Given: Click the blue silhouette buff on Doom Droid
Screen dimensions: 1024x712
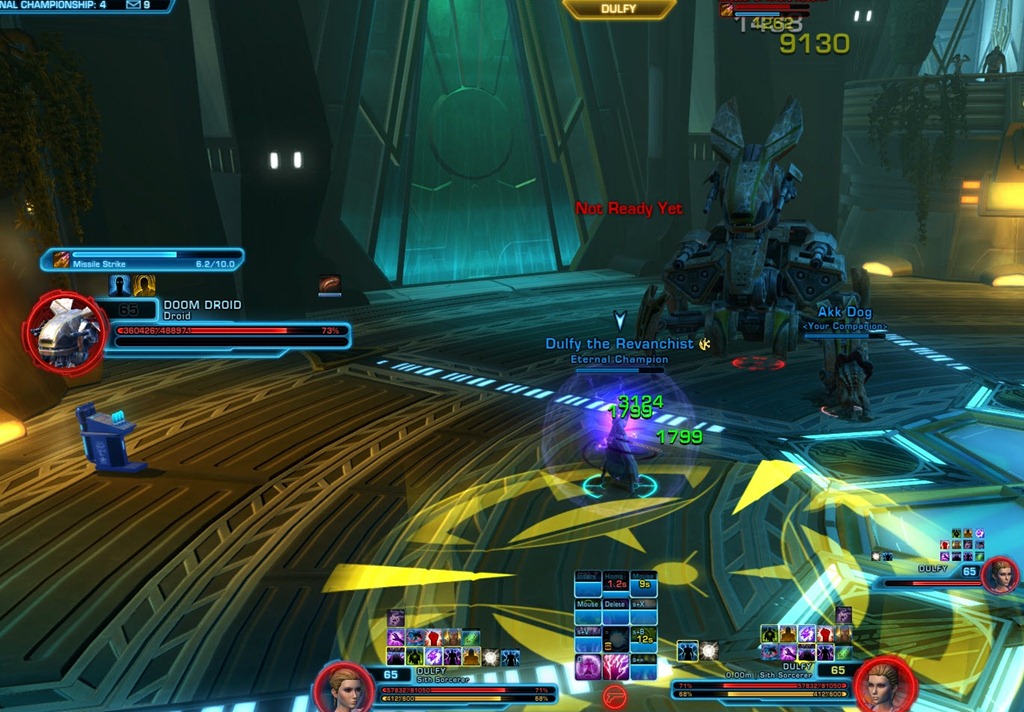Looking at the screenshot, I should click(x=120, y=286).
